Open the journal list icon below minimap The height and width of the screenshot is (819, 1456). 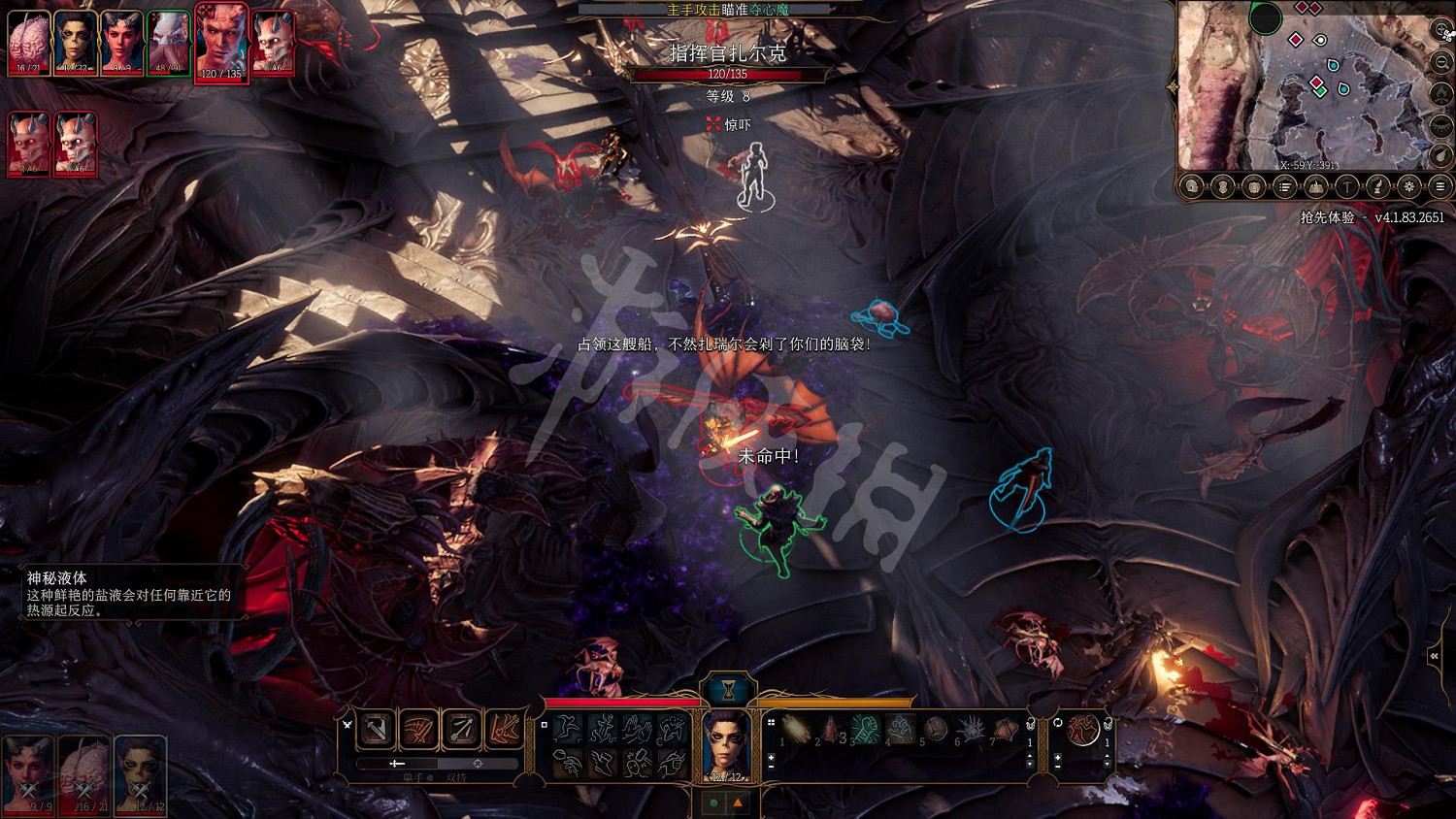click(x=1285, y=186)
